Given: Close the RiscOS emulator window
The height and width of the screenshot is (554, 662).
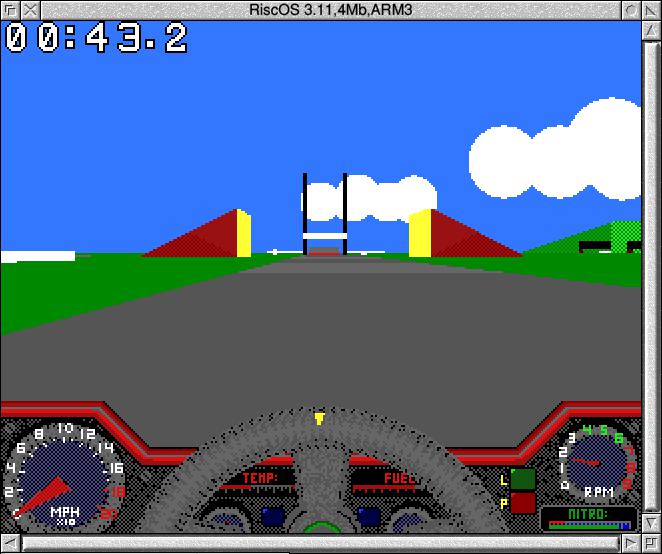Looking at the screenshot, I should 29,9.
